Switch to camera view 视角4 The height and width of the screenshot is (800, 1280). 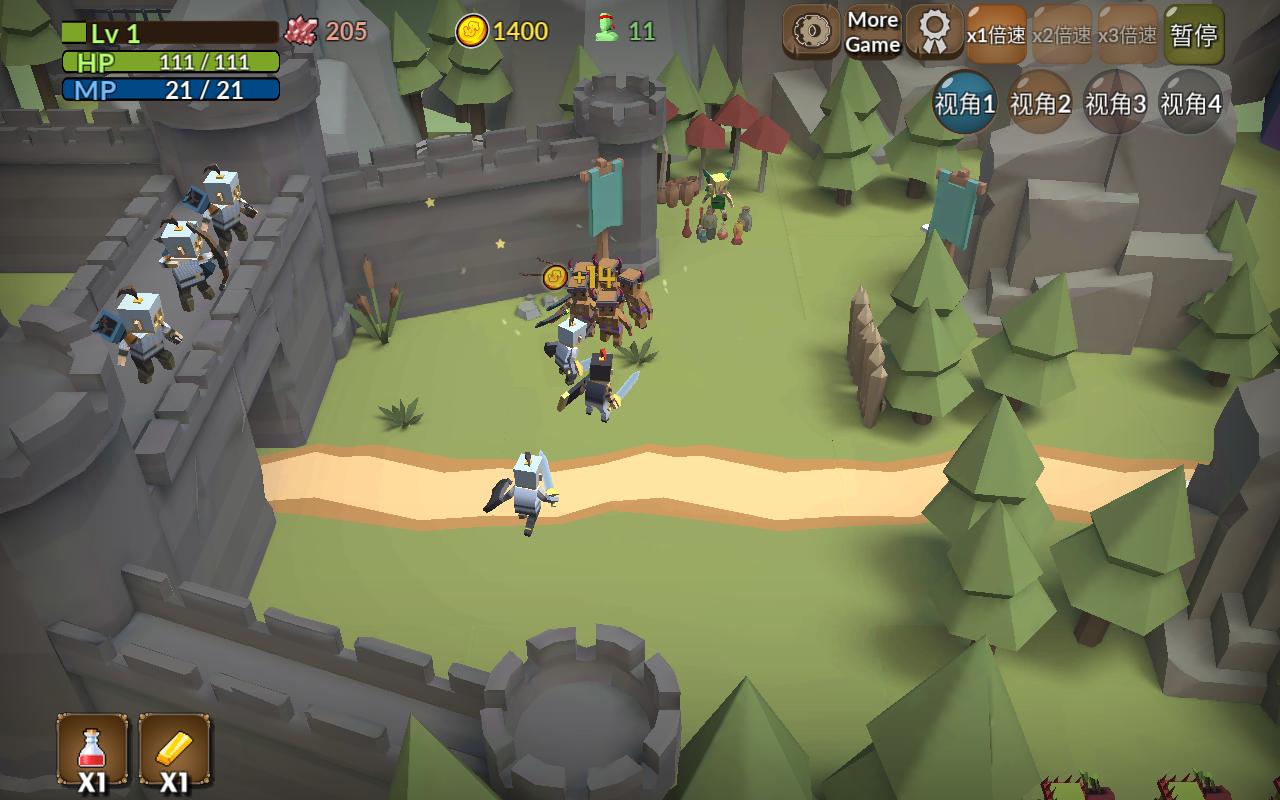tap(1190, 103)
